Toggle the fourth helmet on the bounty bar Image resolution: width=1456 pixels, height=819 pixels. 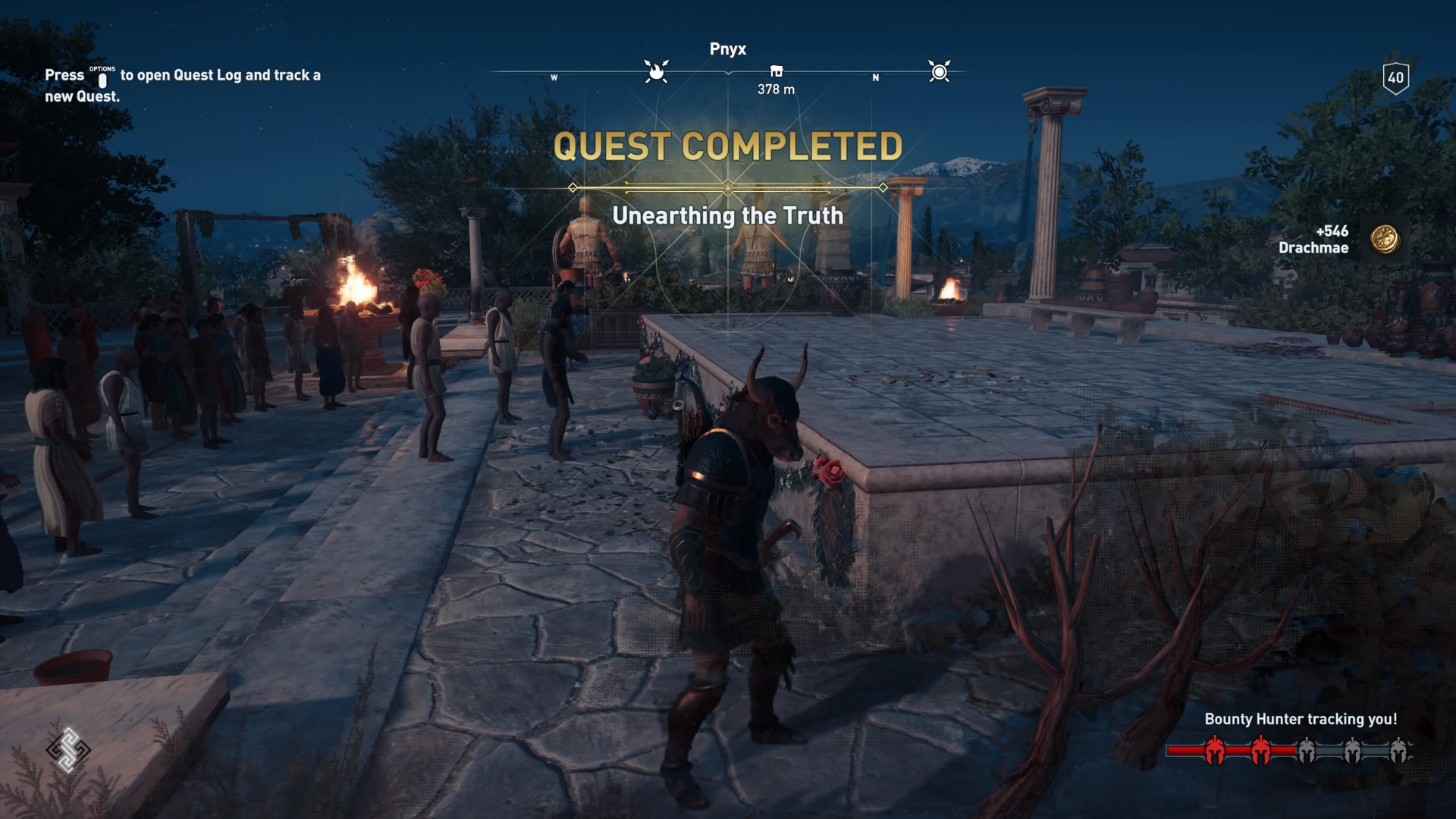point(1353,751)
